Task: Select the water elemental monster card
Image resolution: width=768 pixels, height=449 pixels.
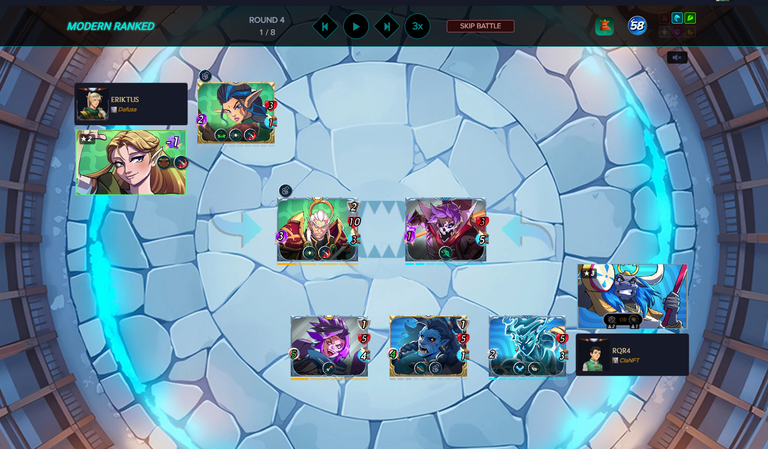Action: (x=527, y=347)
